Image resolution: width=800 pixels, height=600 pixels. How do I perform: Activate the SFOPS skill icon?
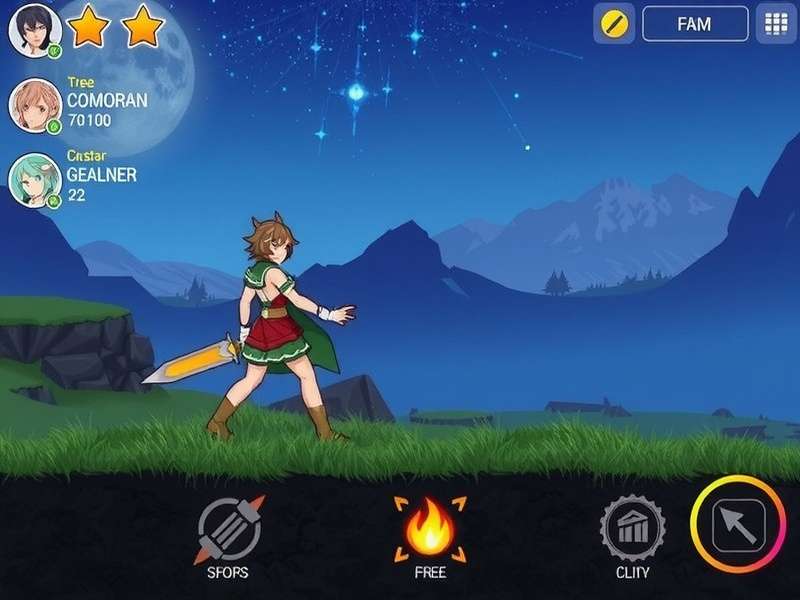click(x=229, y=527)
